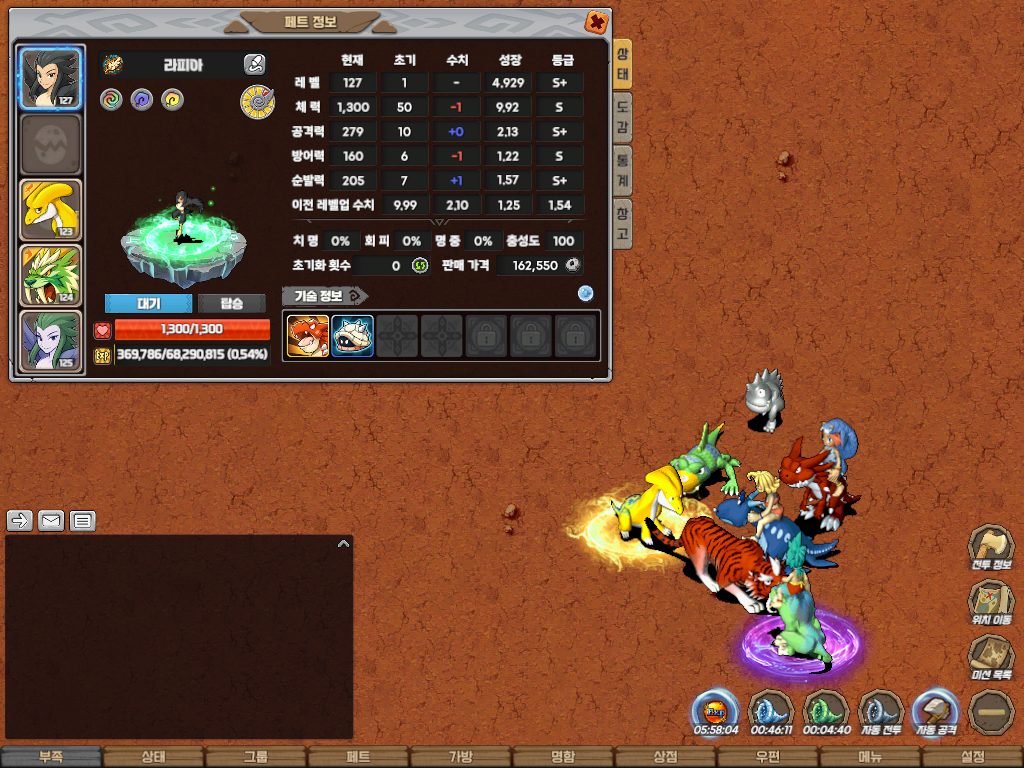Select the orange dinosaur skill icon
The height and width of the screenshot is (768, 1024).
[x=307, y=336]
